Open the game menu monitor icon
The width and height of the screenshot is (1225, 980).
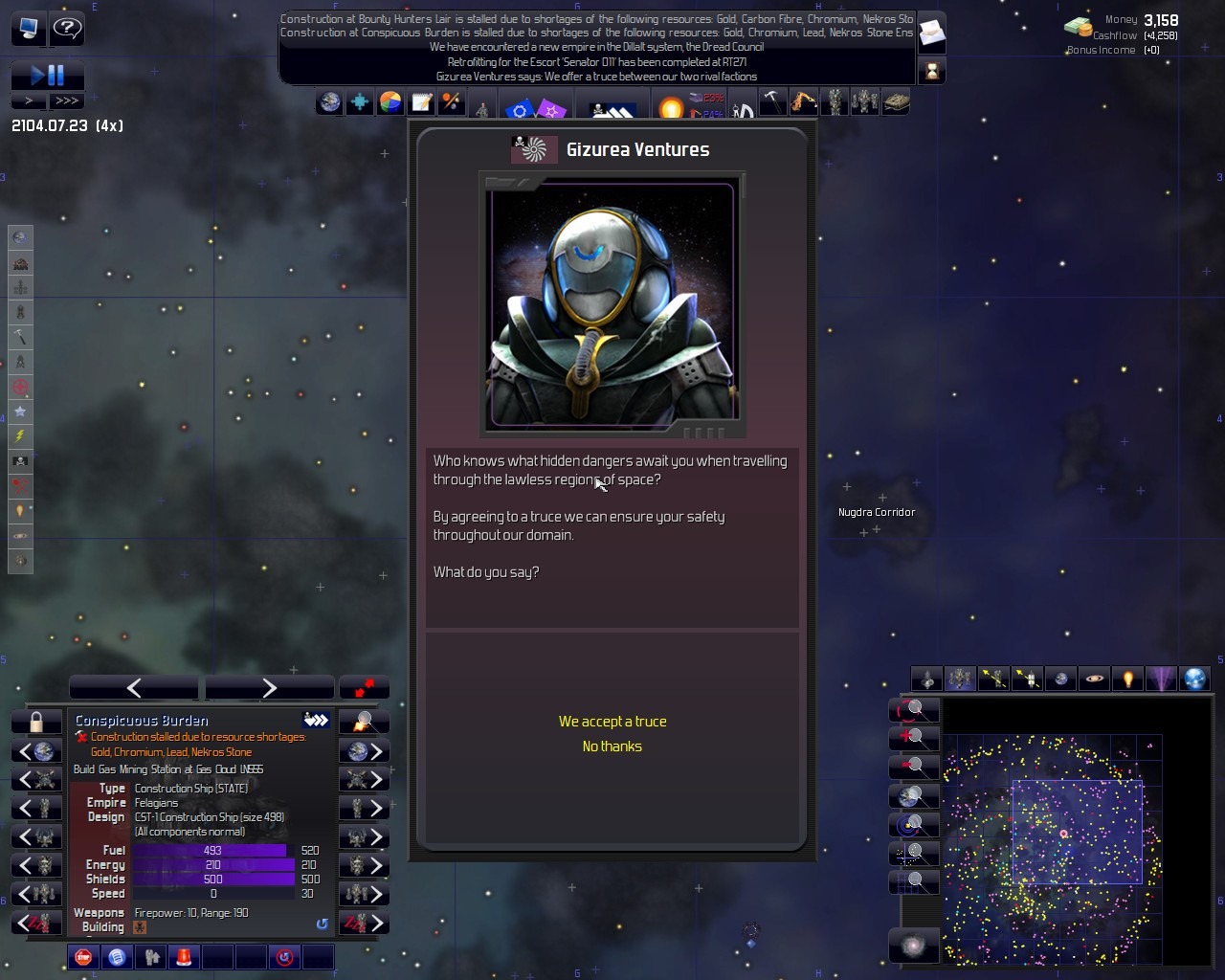click(x=29, y=28)
